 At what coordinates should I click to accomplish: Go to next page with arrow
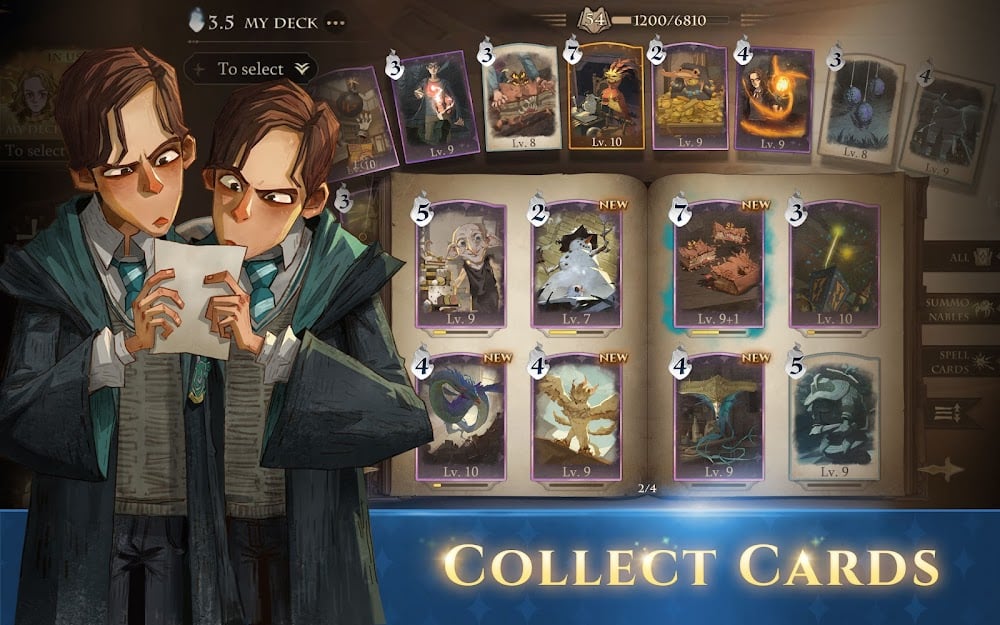coord(945,468)
